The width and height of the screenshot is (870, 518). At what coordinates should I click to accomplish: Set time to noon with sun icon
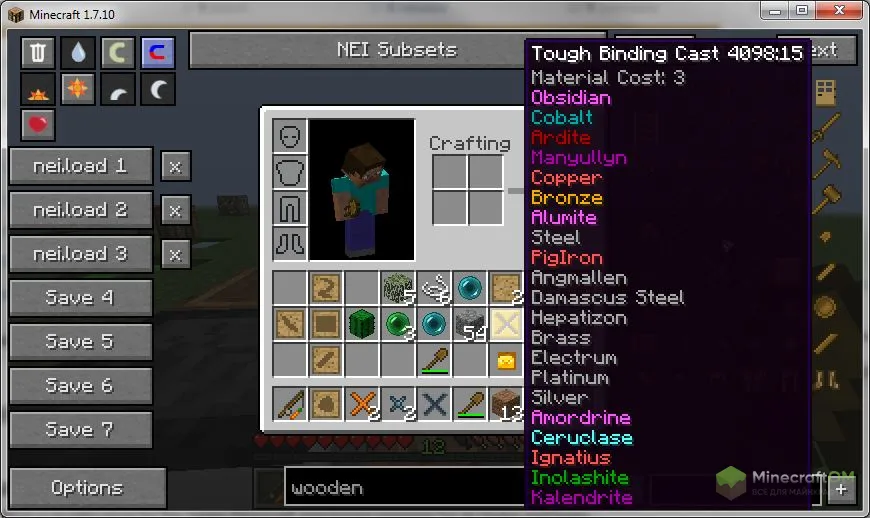(78, 90)
